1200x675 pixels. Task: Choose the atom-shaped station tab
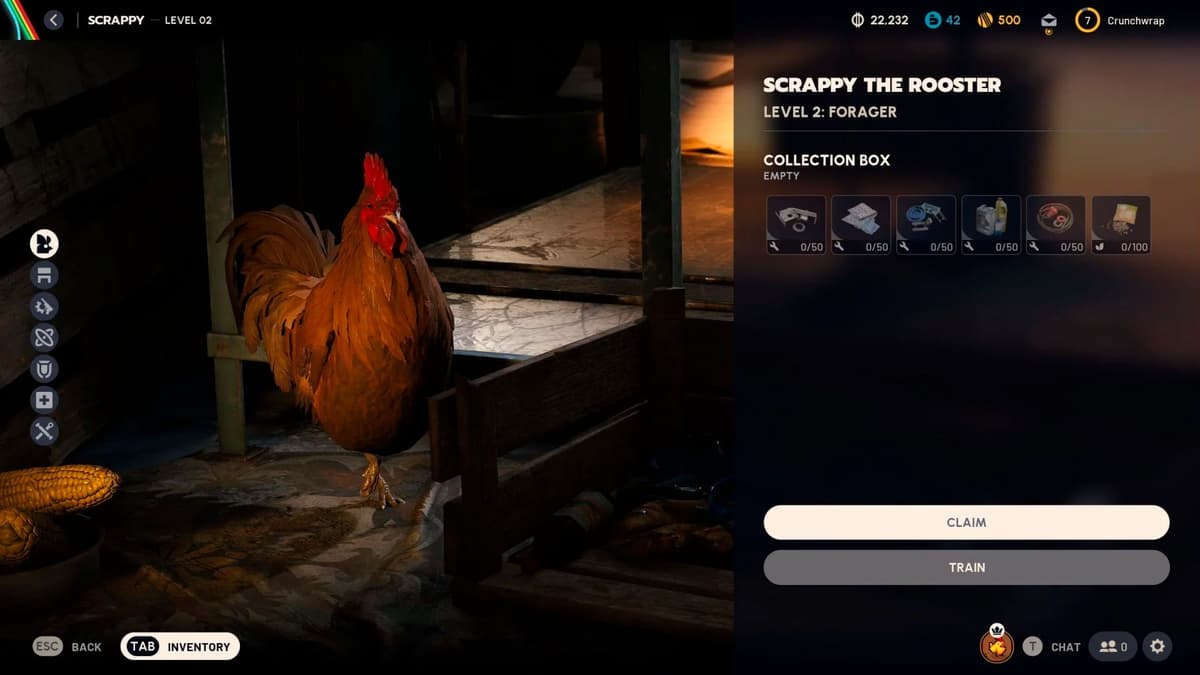coord(44,337)
